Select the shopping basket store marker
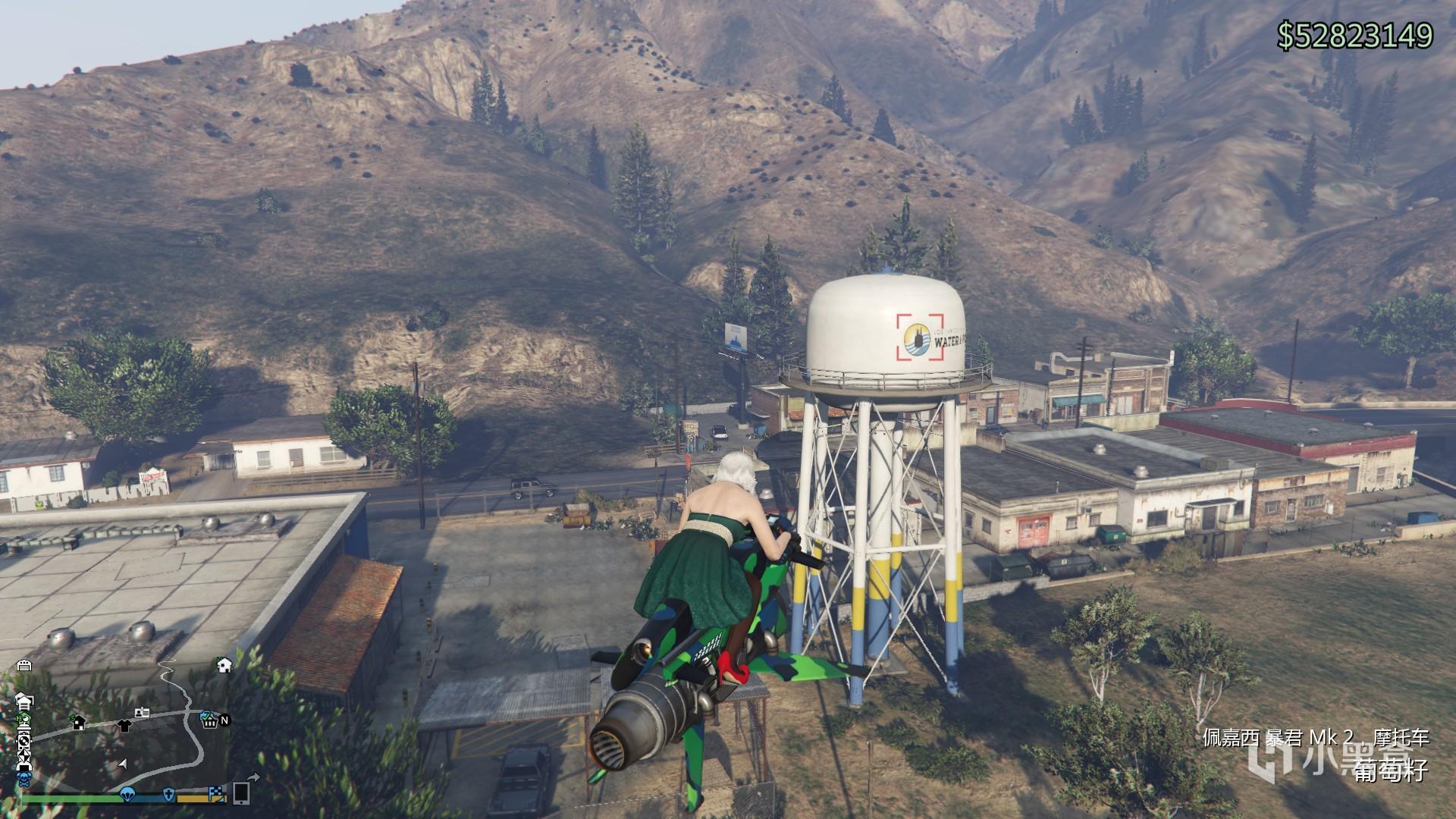The height and width of the screenshot is (819, 1456). point(209,720)
